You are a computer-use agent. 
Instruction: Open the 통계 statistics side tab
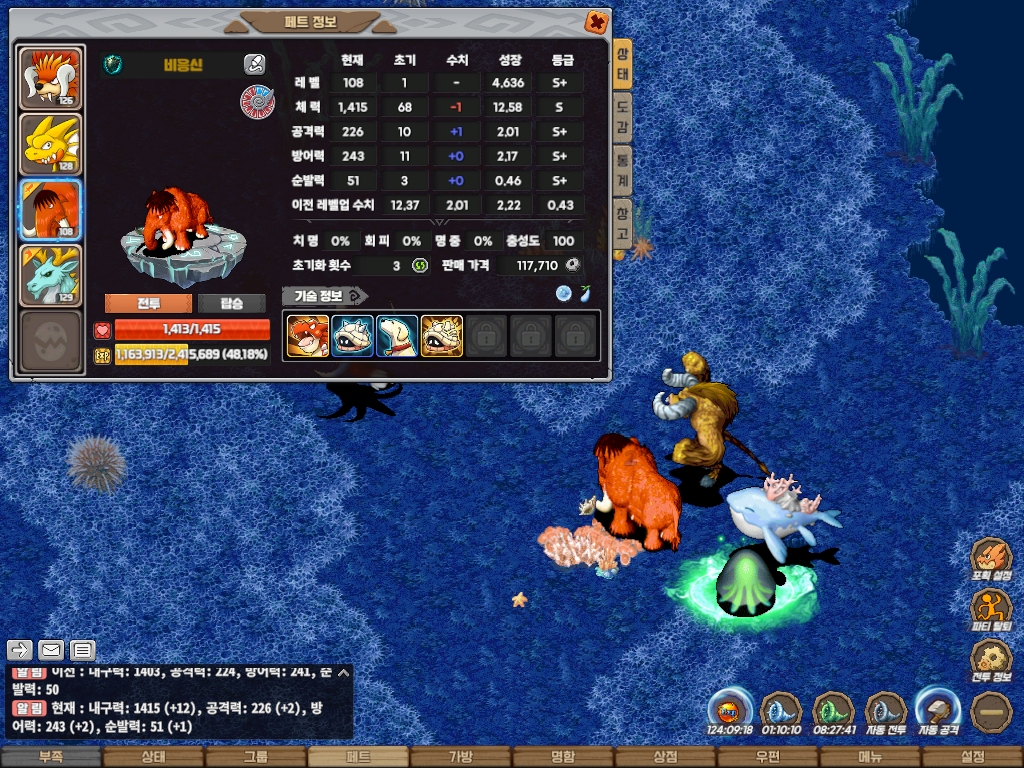(622, 172)
